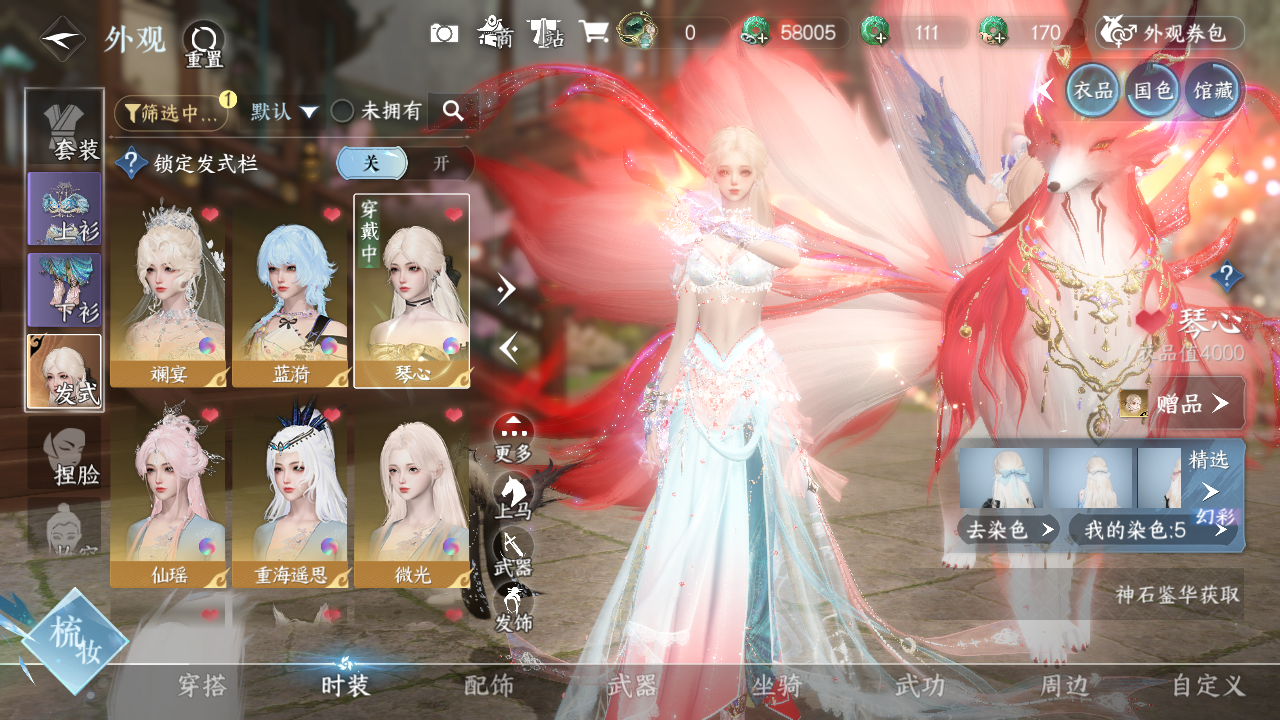Choose the 重海遥思 hairstyle card

(289, 496)
